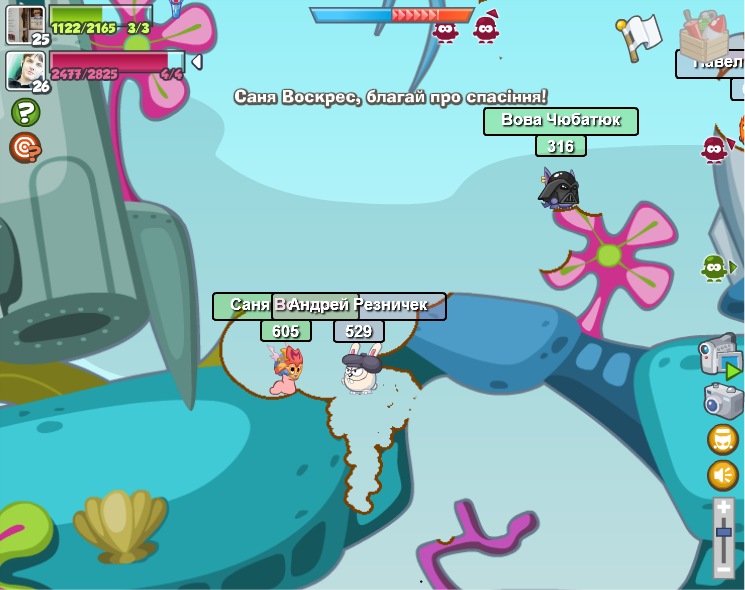
Task: Collapse the team panel with the white arrow
Action: coord(197,62)
